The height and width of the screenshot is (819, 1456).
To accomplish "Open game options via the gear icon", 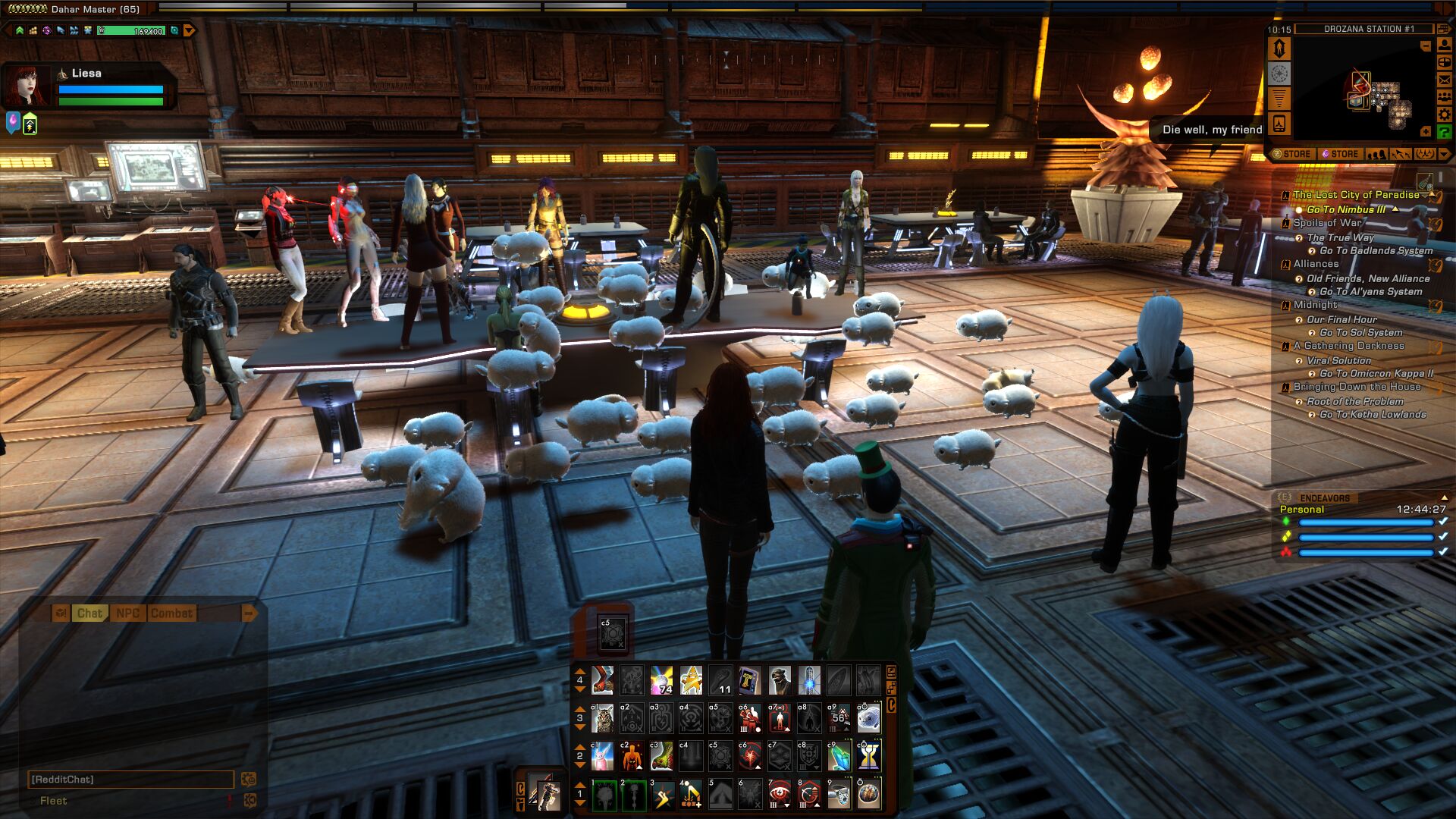I will [1445, 115].
